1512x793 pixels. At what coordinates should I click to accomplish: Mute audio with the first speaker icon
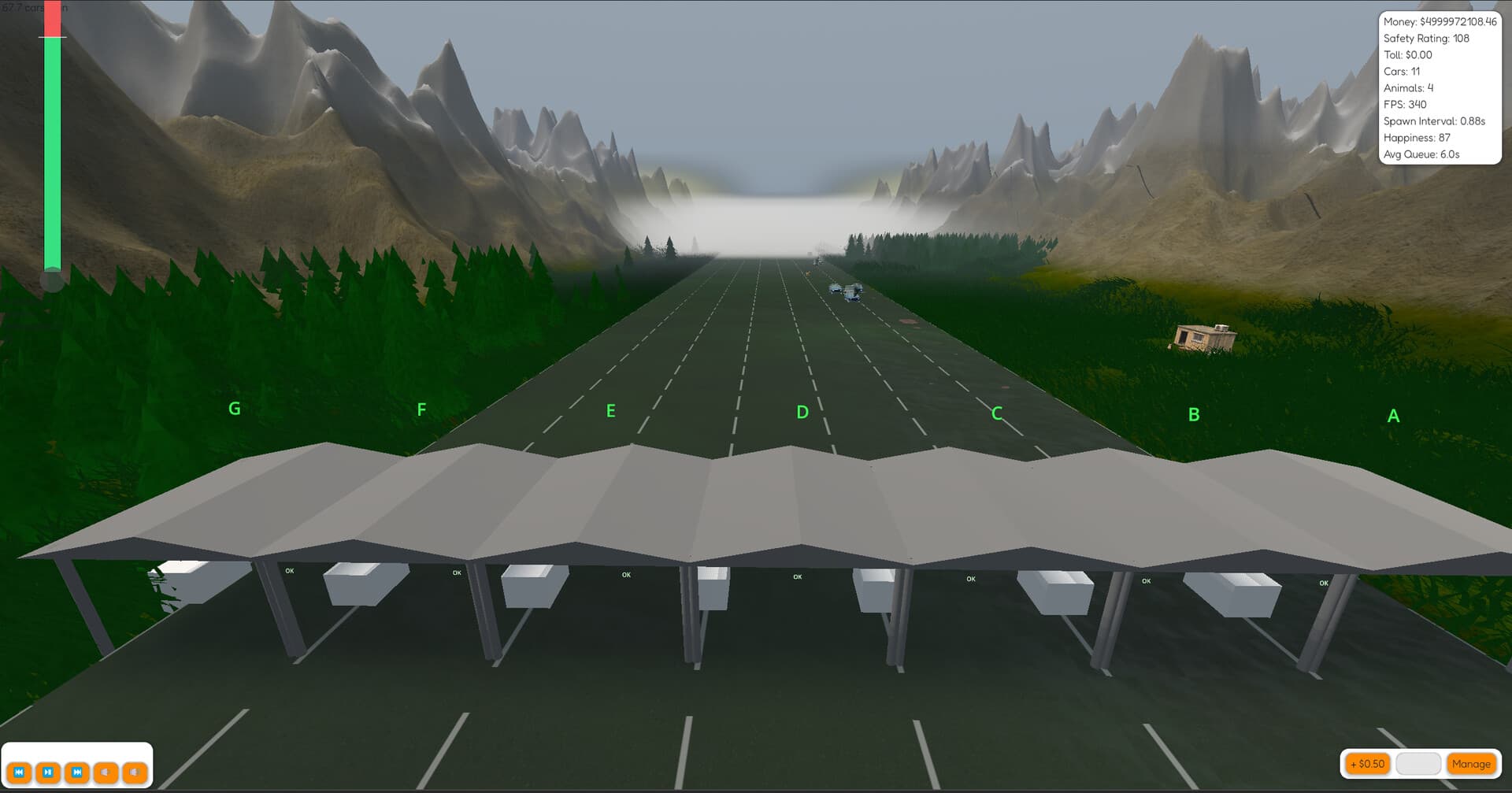105,773
